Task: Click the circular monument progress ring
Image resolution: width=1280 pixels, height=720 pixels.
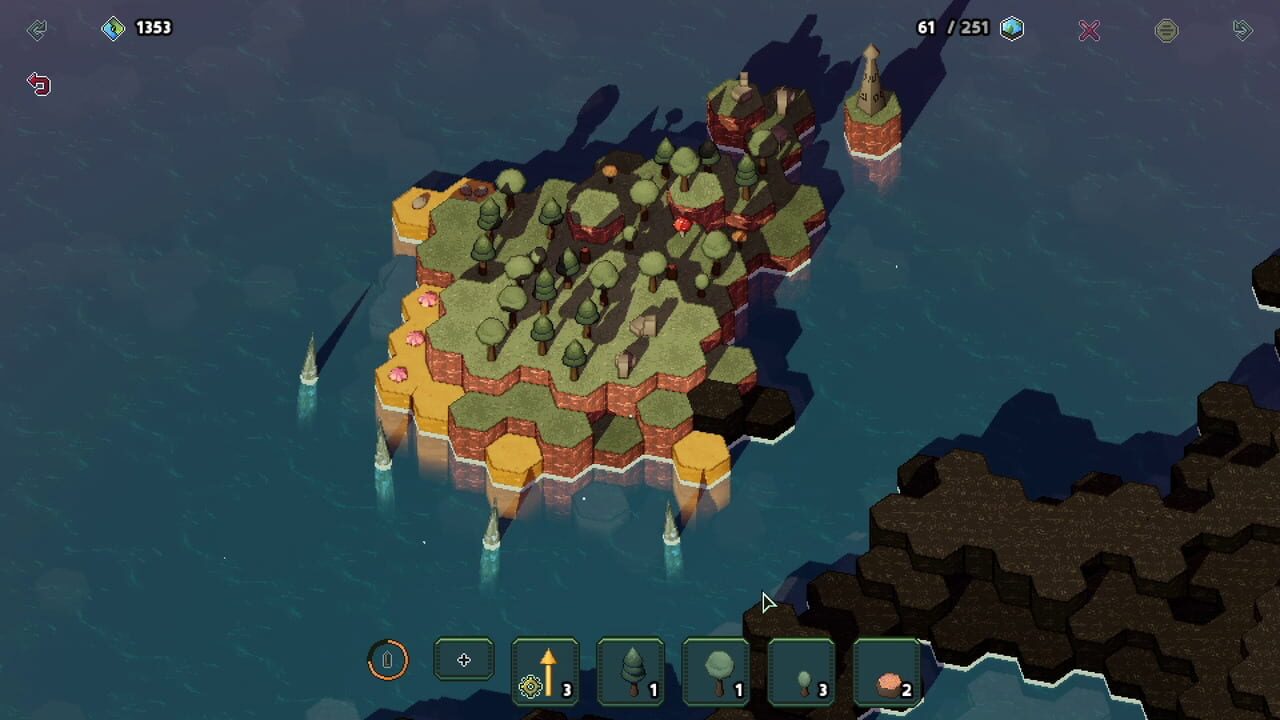Action: tap(388, 659)
